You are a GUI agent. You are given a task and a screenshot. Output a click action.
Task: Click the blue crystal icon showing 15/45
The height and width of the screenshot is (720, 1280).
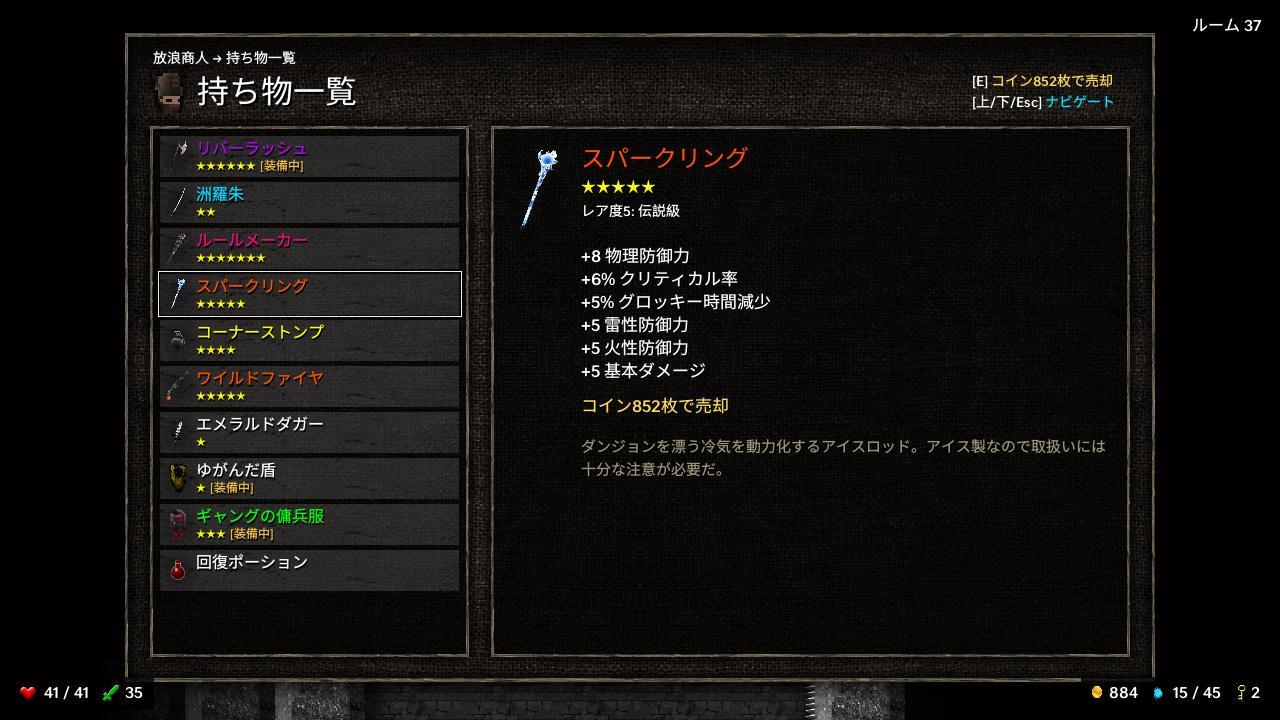1156,691
